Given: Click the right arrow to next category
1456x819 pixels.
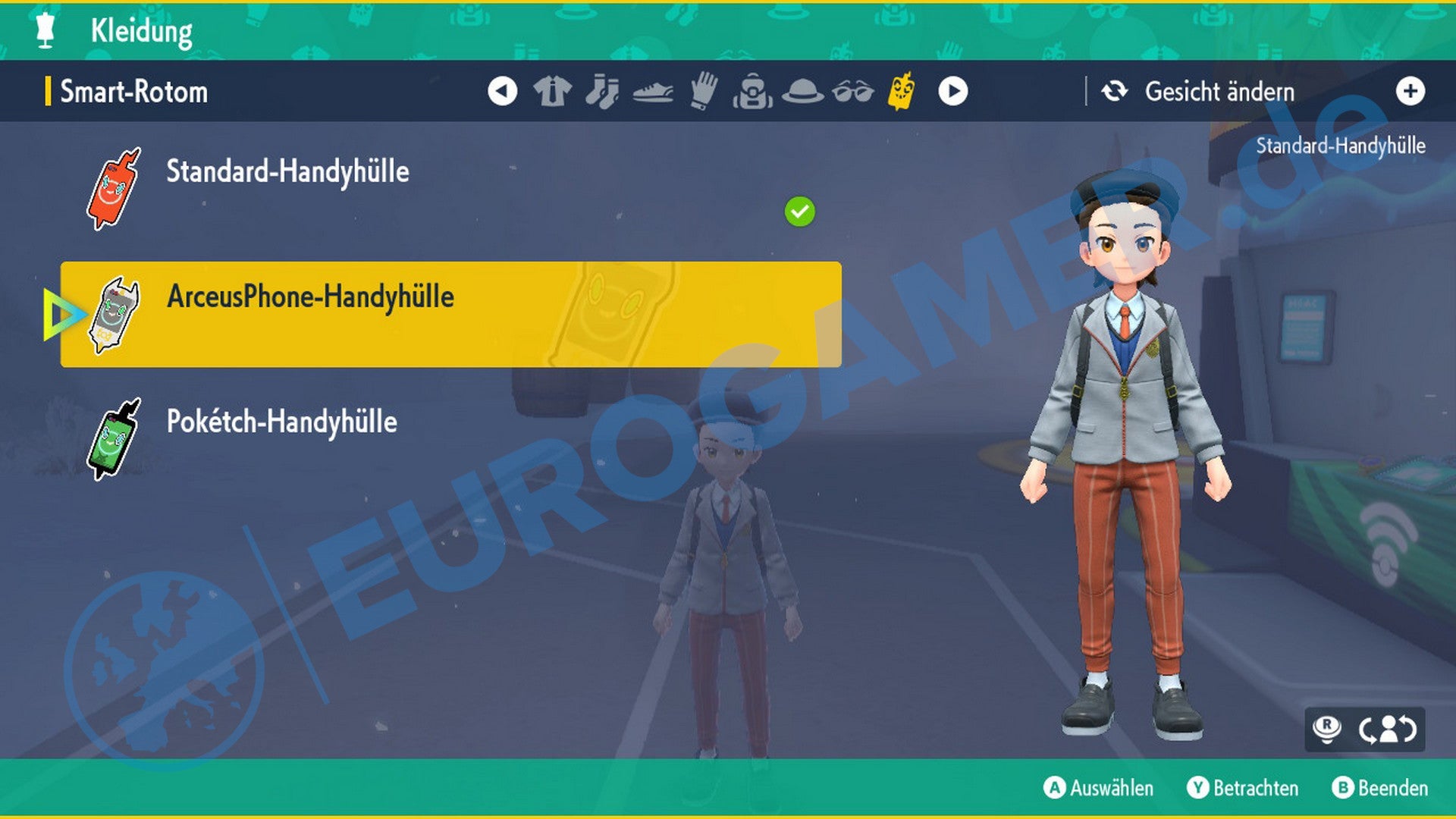Looking at the screenshot, I should (x=952, y=90).
